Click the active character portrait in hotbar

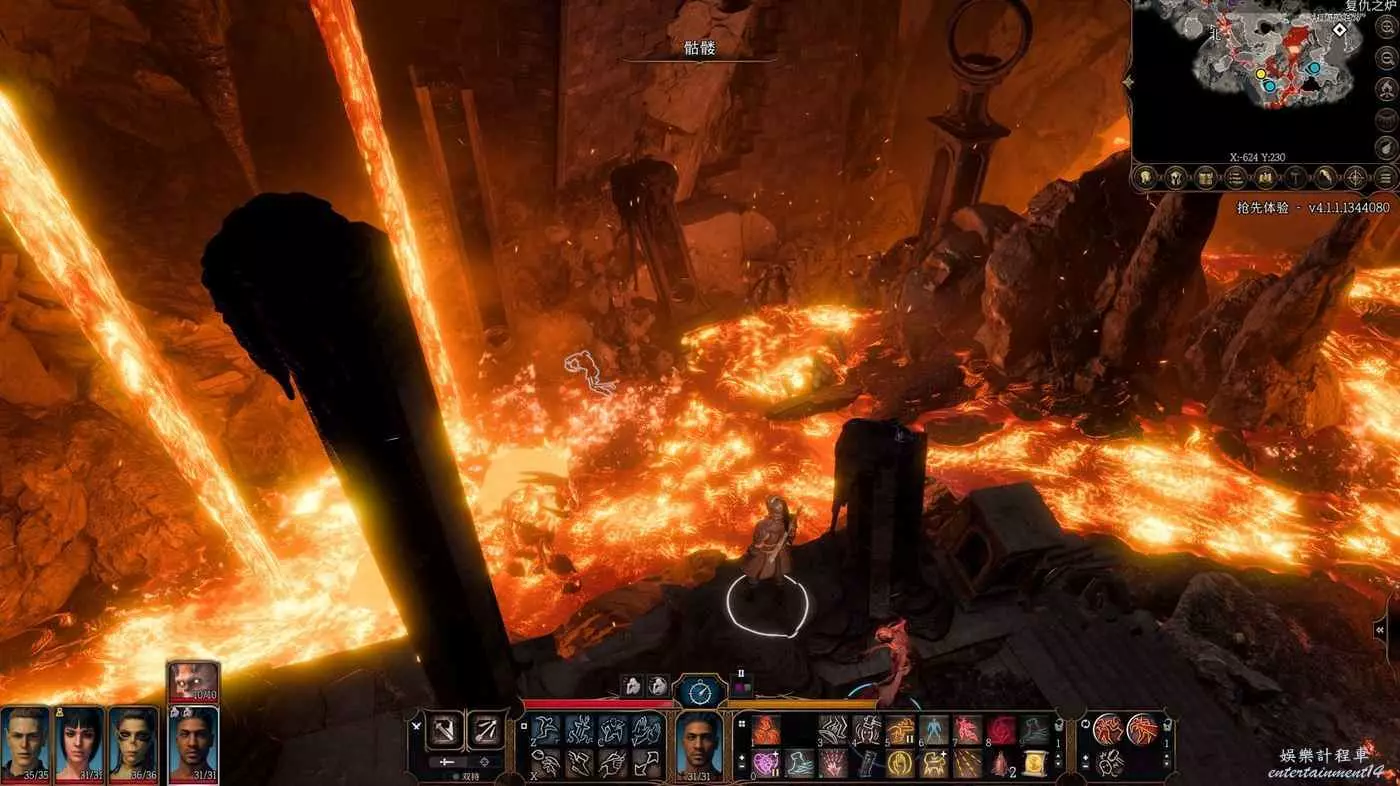pyautogui.click(x=700, y=742)
